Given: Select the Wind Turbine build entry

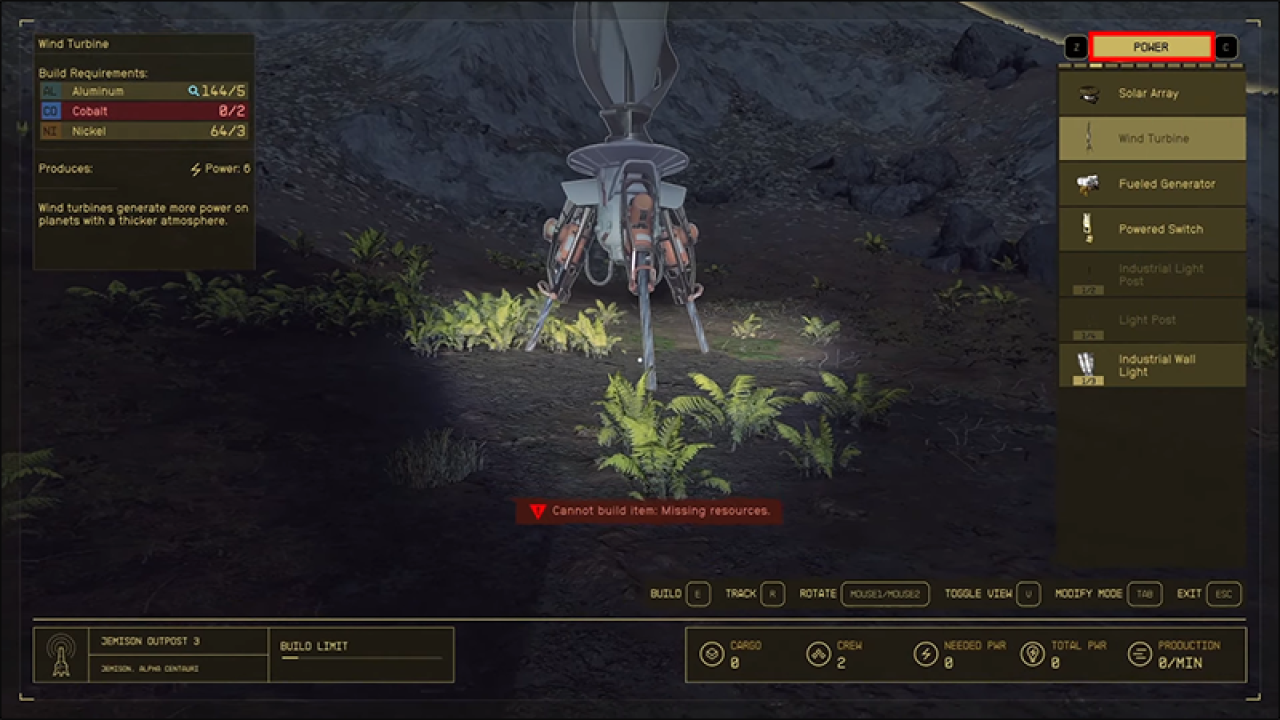Looking at the screenshot, I should pyautogui.click(x=1152, y=138).
